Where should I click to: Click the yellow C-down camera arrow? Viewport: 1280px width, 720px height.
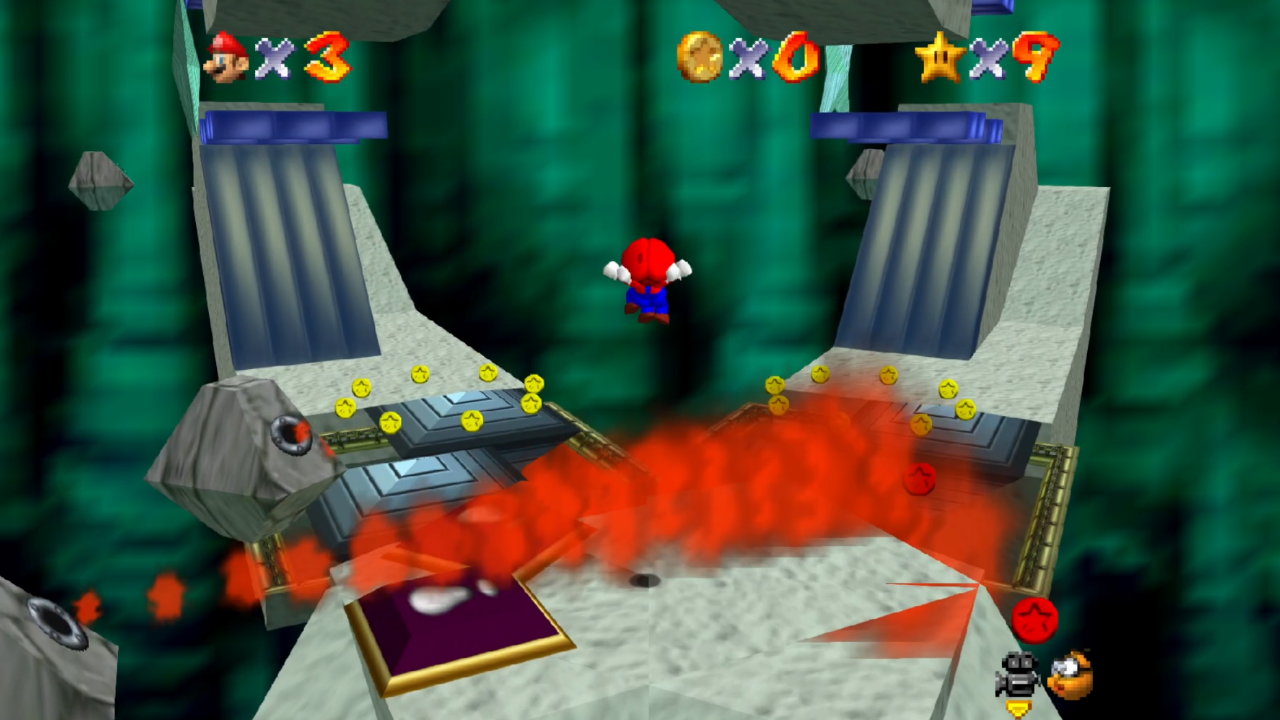1020,710
